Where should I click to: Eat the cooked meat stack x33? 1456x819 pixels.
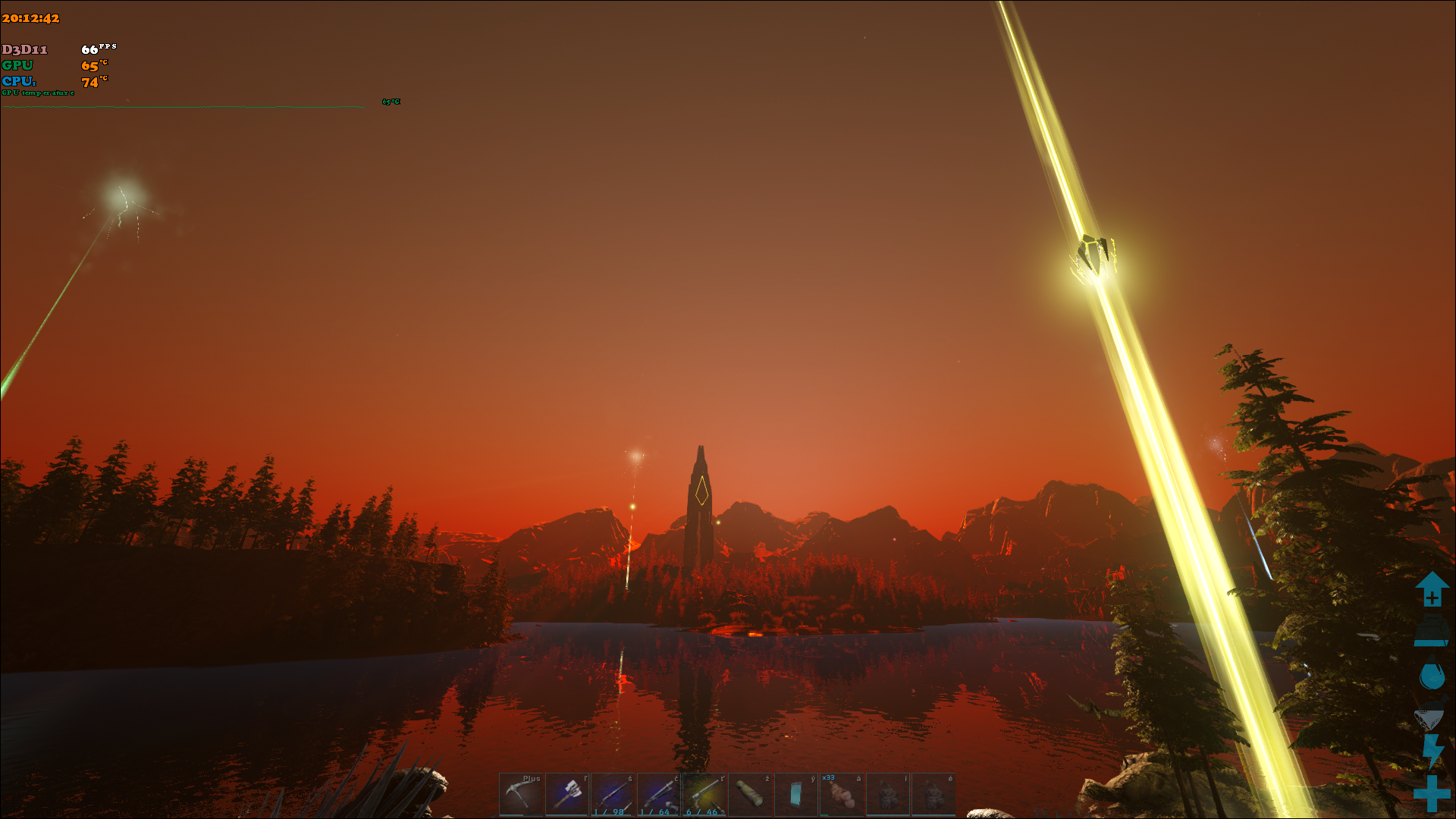coord(842,794)
